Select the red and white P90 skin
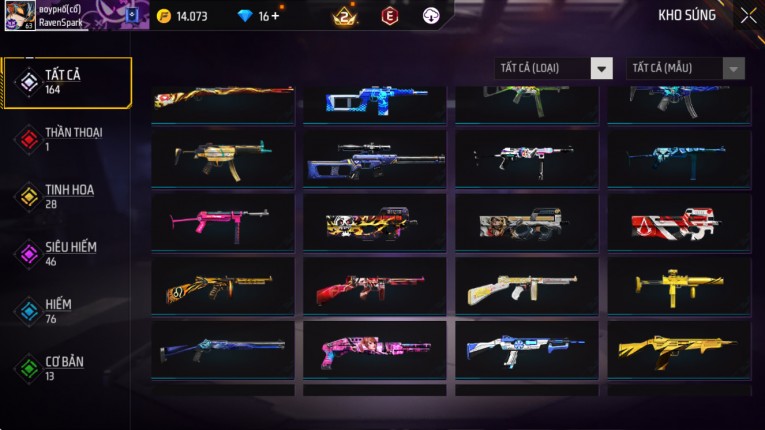765x430 pixels. pos(679,222)
